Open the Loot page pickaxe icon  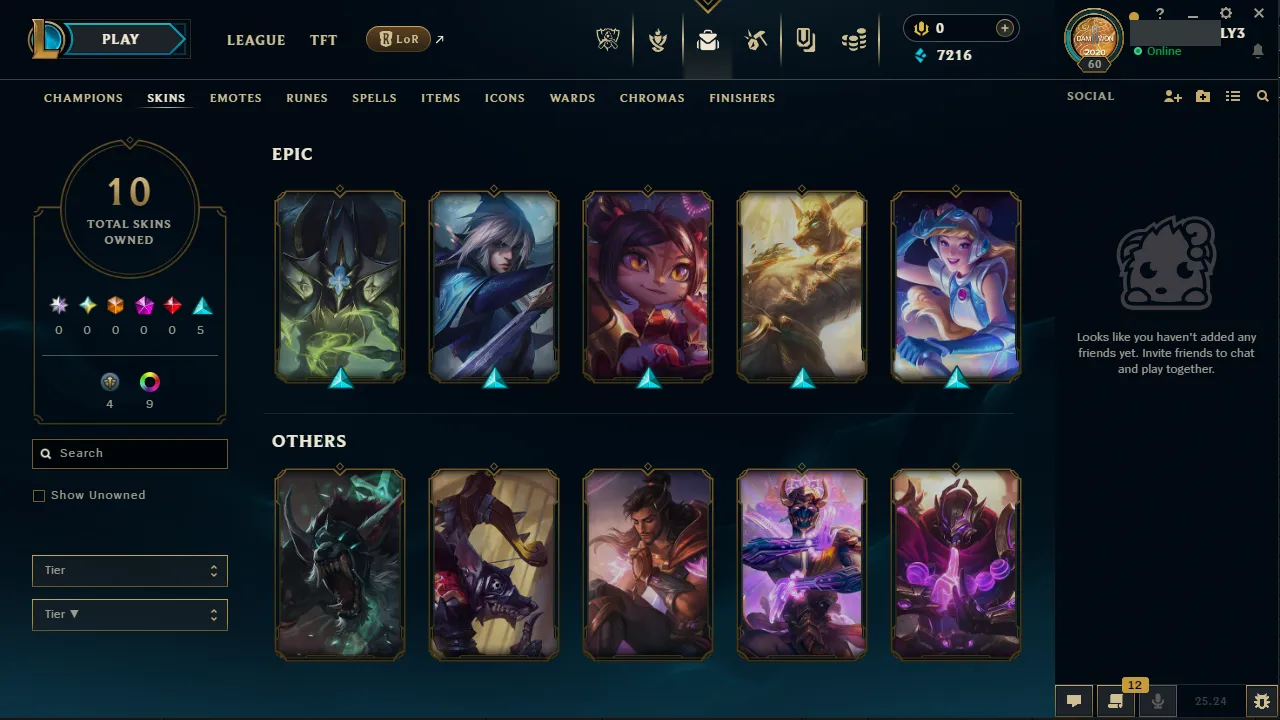756,40
